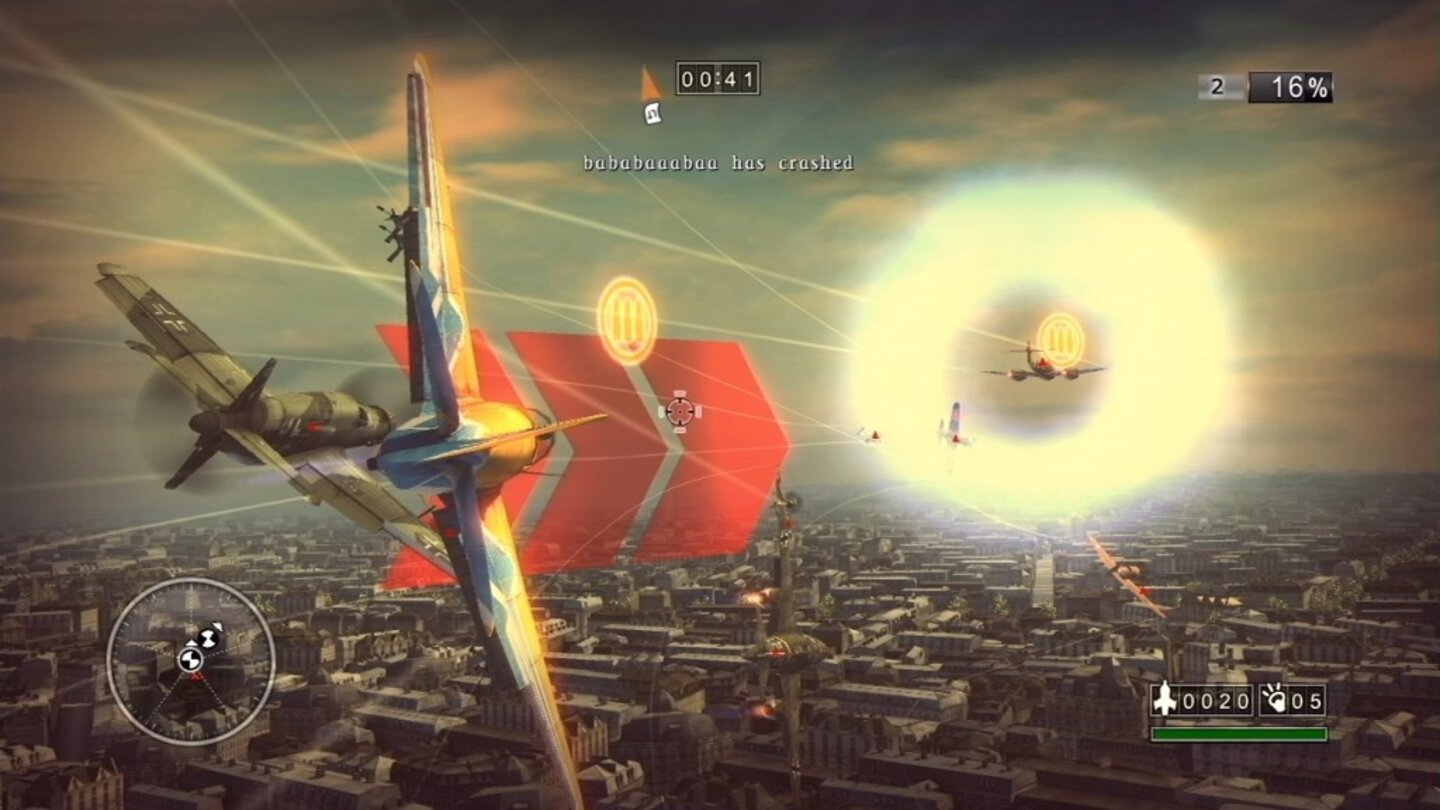Select the hand grenade special weapon icon
This screenshot has width=1440, height=810.
click(x=1272, y=700)
